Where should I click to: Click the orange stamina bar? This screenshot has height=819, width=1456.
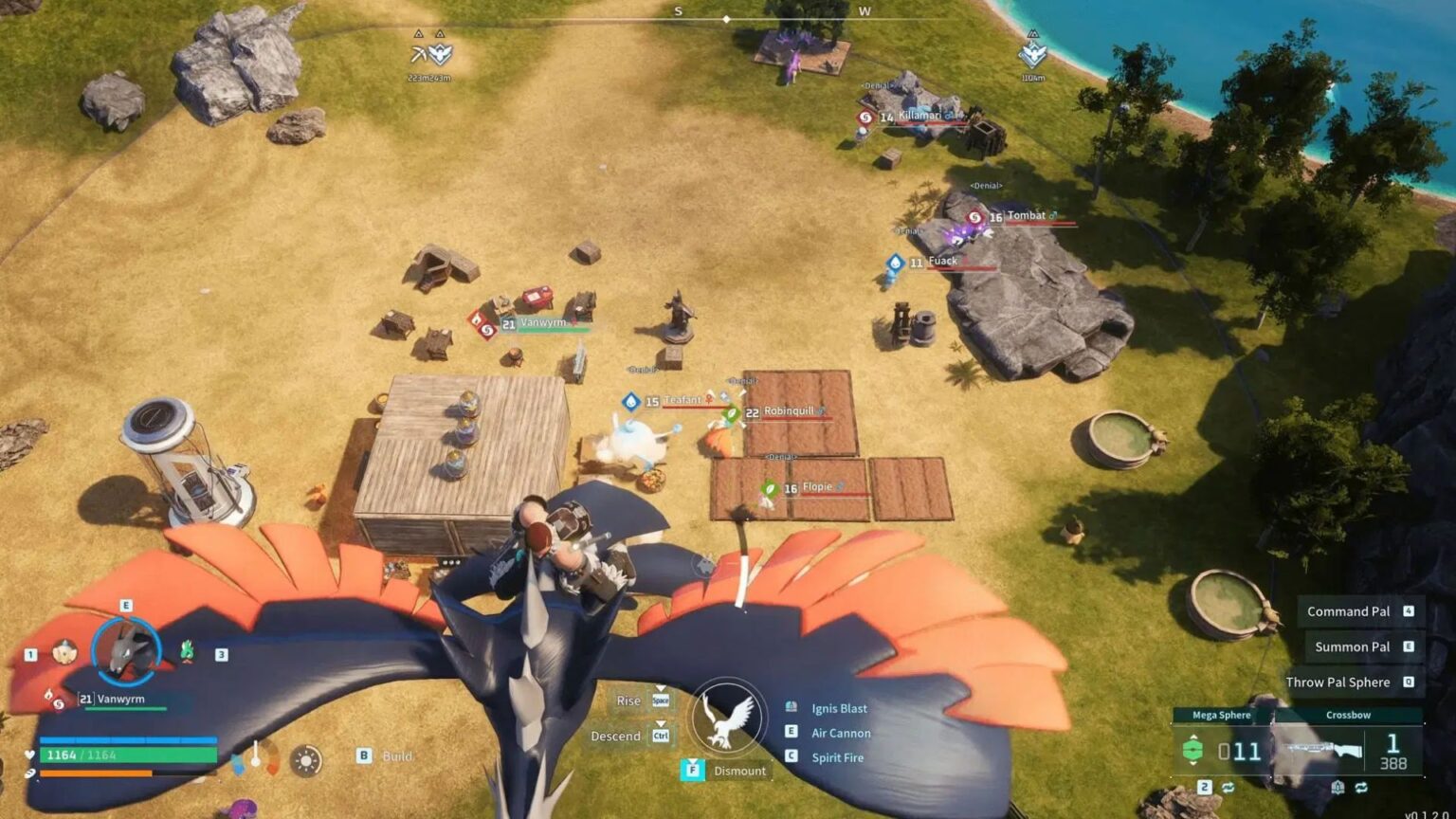pyautogui.click(x=95, y=774)
